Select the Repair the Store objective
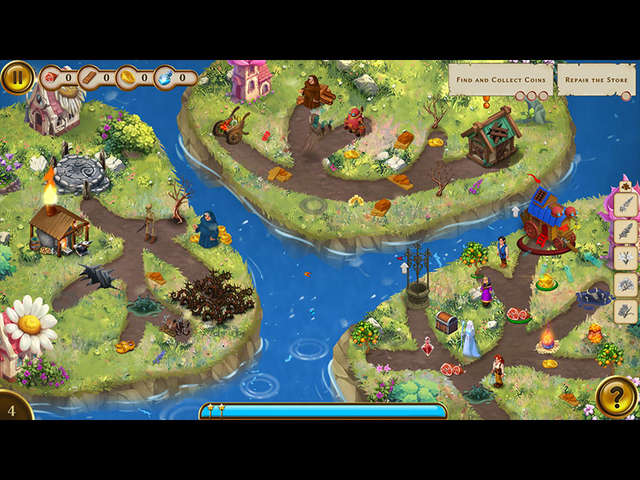This screenshot has width=640, height=480. [x=596, y=79]
